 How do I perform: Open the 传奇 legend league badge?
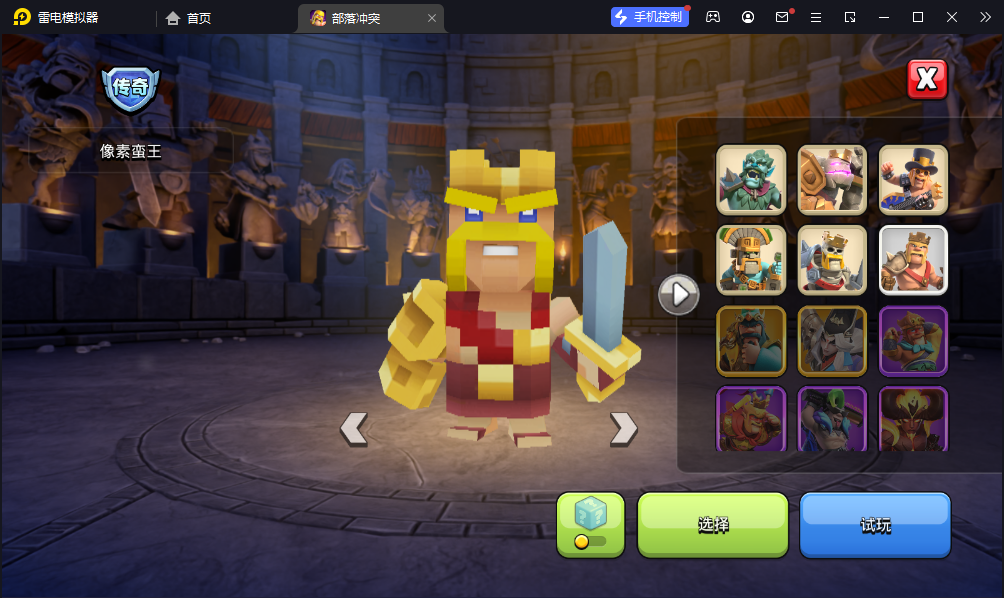click(x=130, y=88)
